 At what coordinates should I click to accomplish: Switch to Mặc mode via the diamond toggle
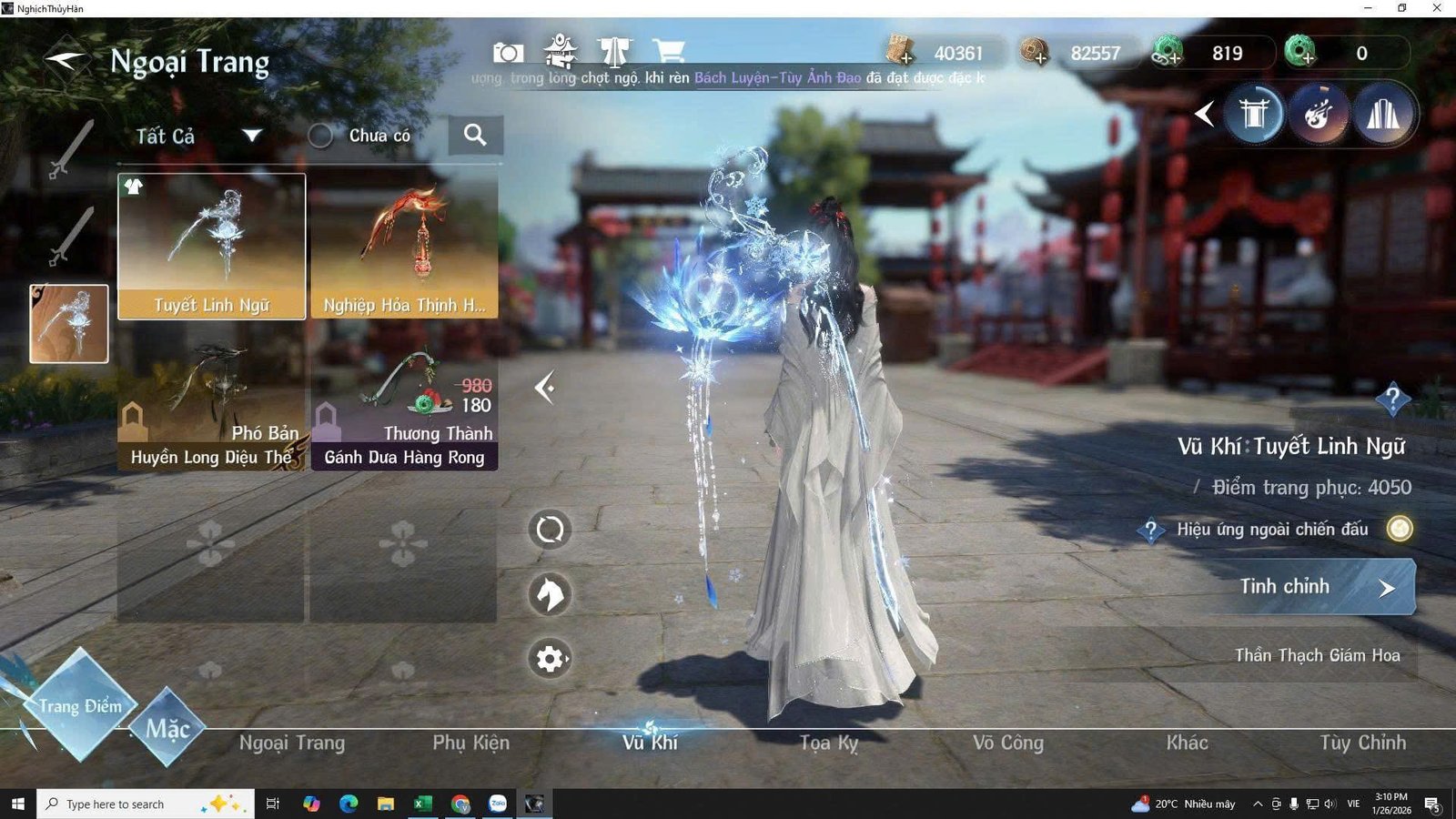[168, 727]
